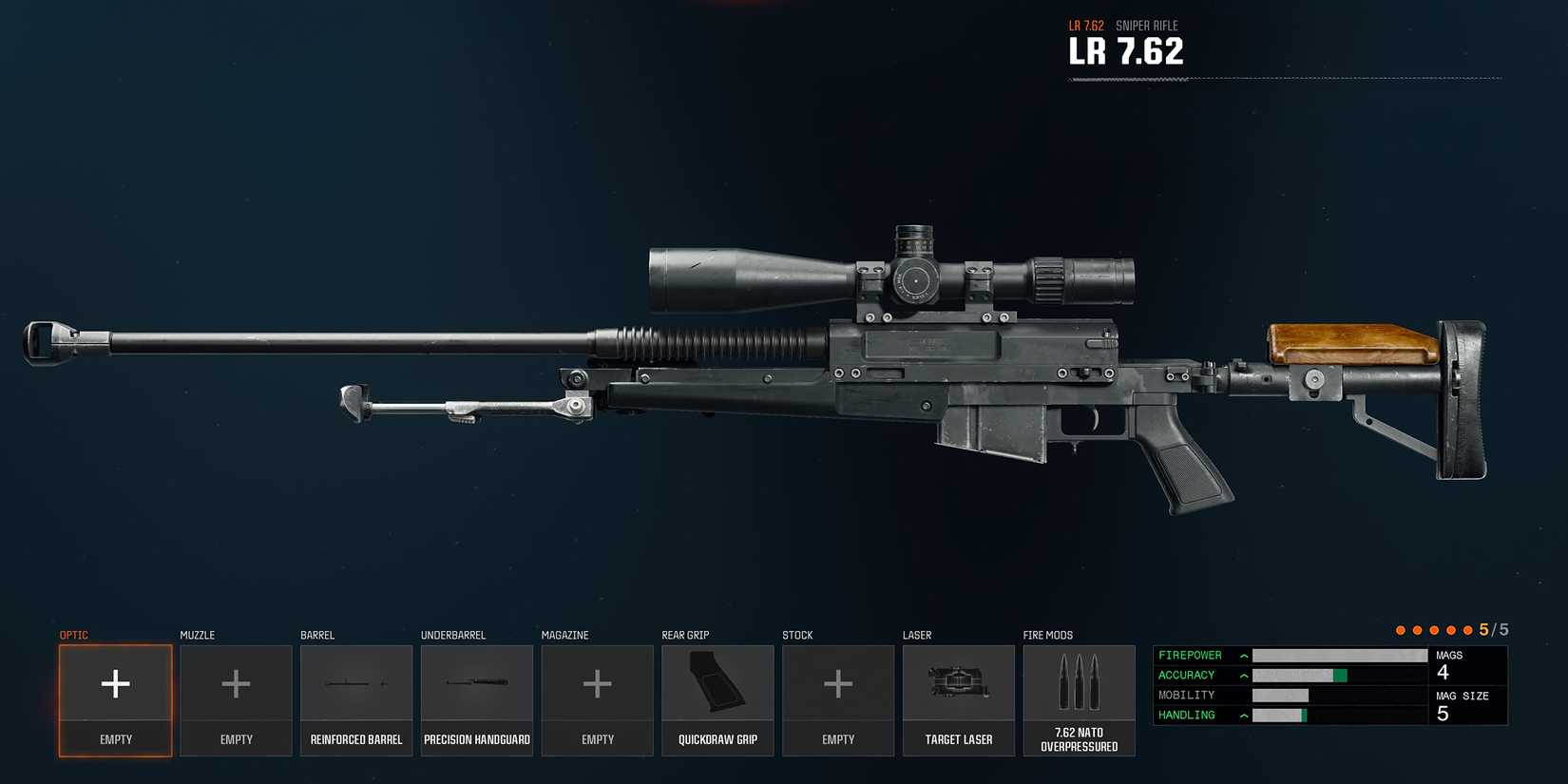Select the Quickdraw Grip rear grip icon
The width and height of the screenshot is (1568, 784).
pyautogui.click(x=717, y=682)
